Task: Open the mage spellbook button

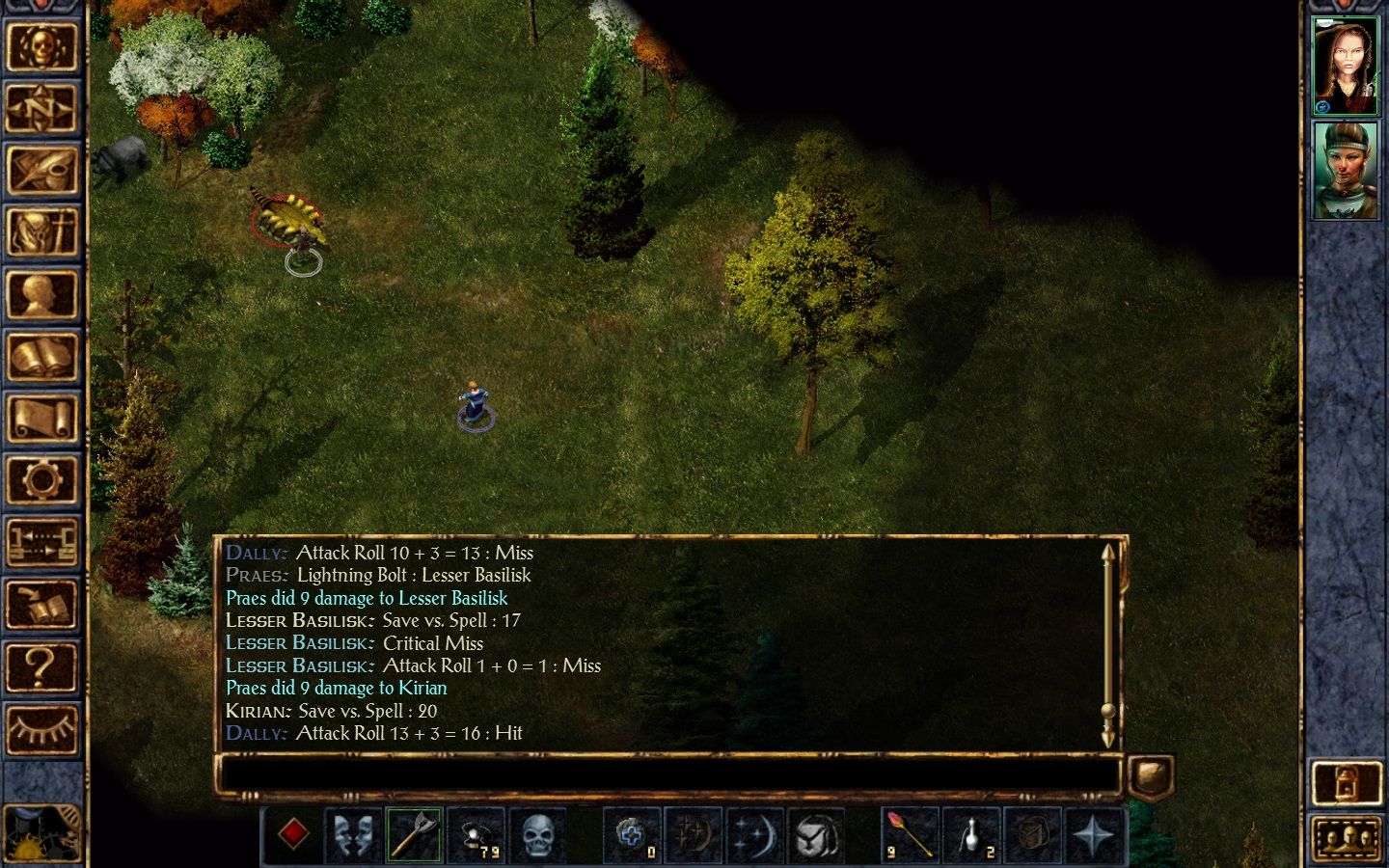Action: pos(41,357)
